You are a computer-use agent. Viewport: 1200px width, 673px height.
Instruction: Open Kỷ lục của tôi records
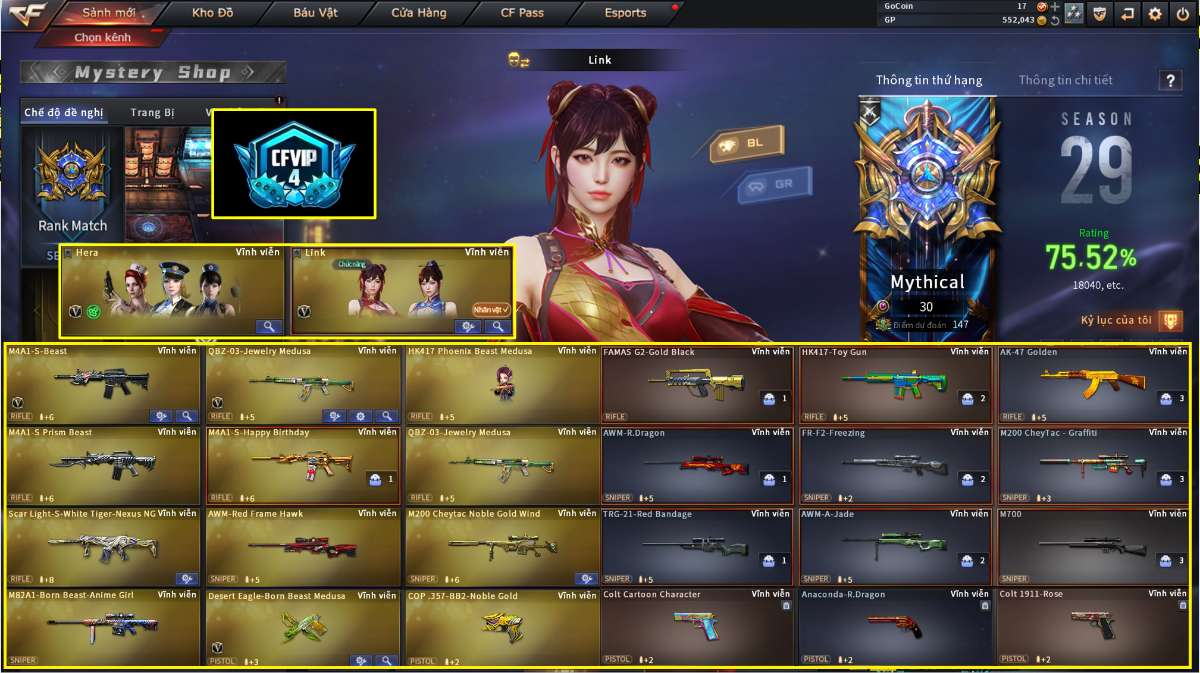[1131, 321]
